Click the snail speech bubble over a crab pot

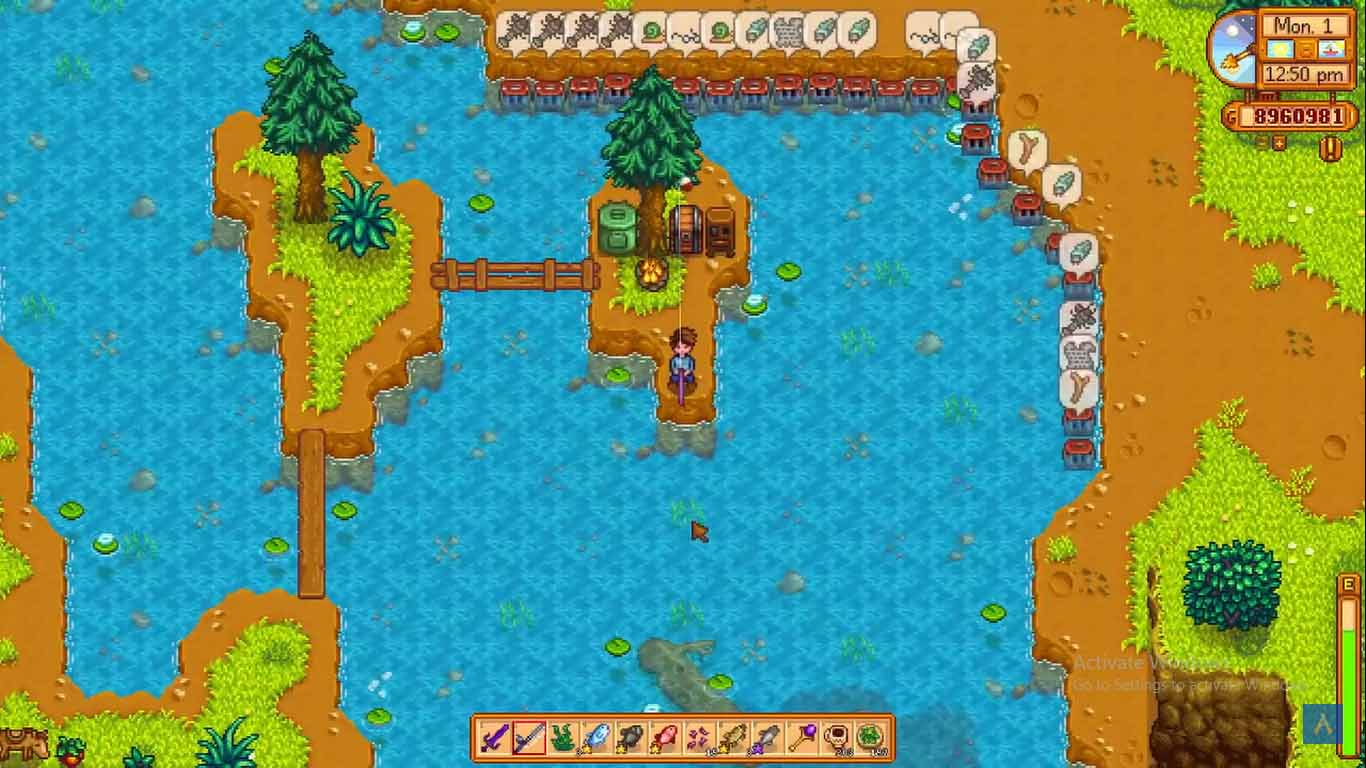(x=650, y=28)
